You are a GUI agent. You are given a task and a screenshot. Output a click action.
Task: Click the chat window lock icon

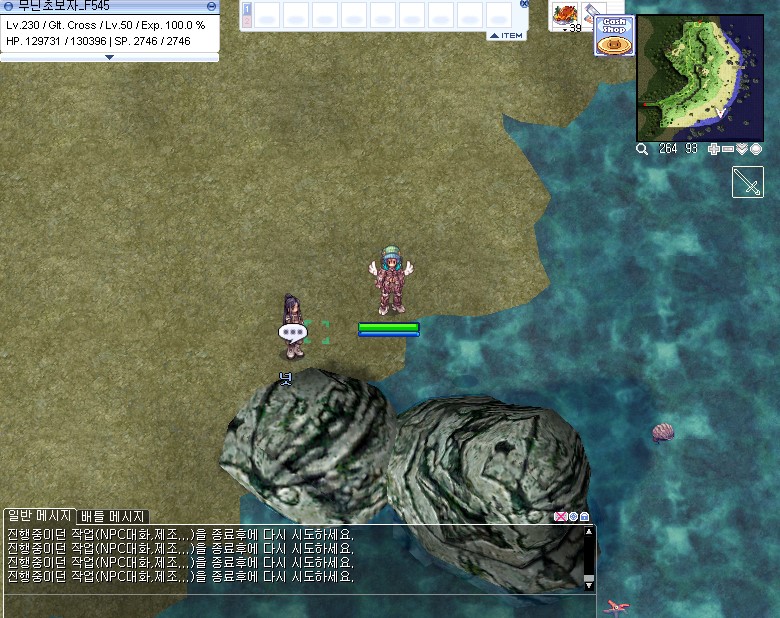(585, 517)
